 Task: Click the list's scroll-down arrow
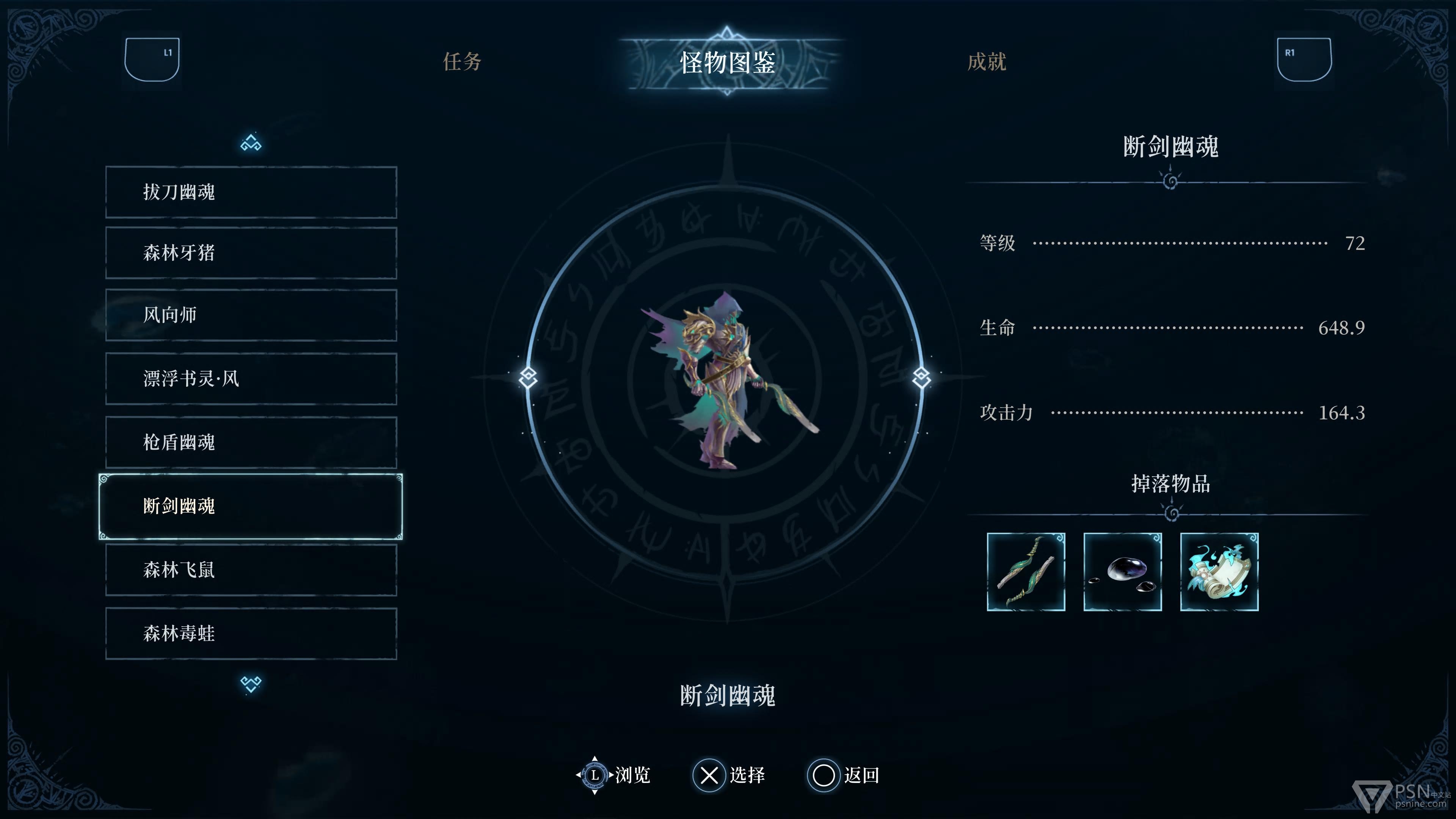(x=251, y=684)
